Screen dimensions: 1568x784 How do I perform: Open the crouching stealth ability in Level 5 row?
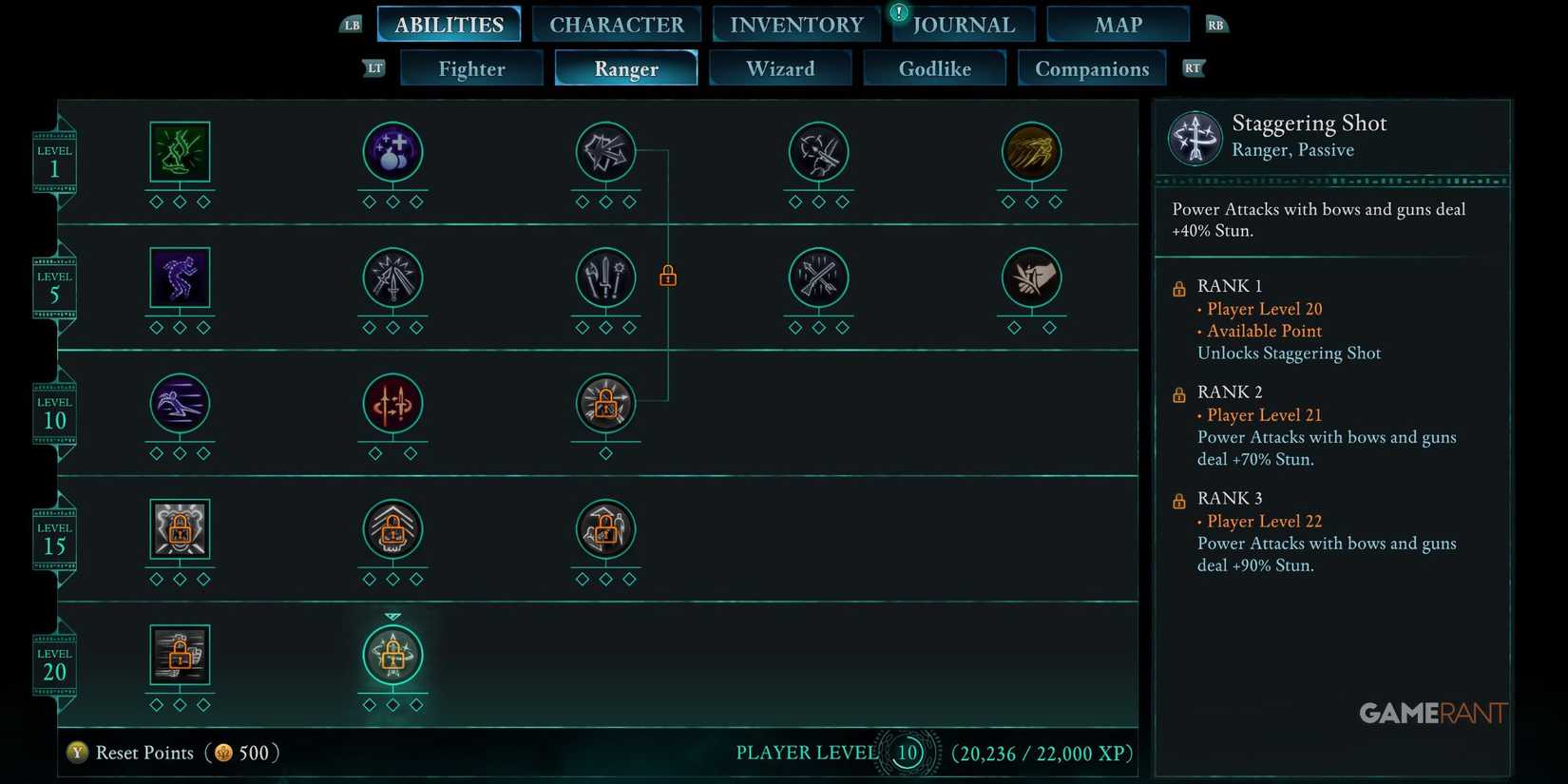(180, 277)
